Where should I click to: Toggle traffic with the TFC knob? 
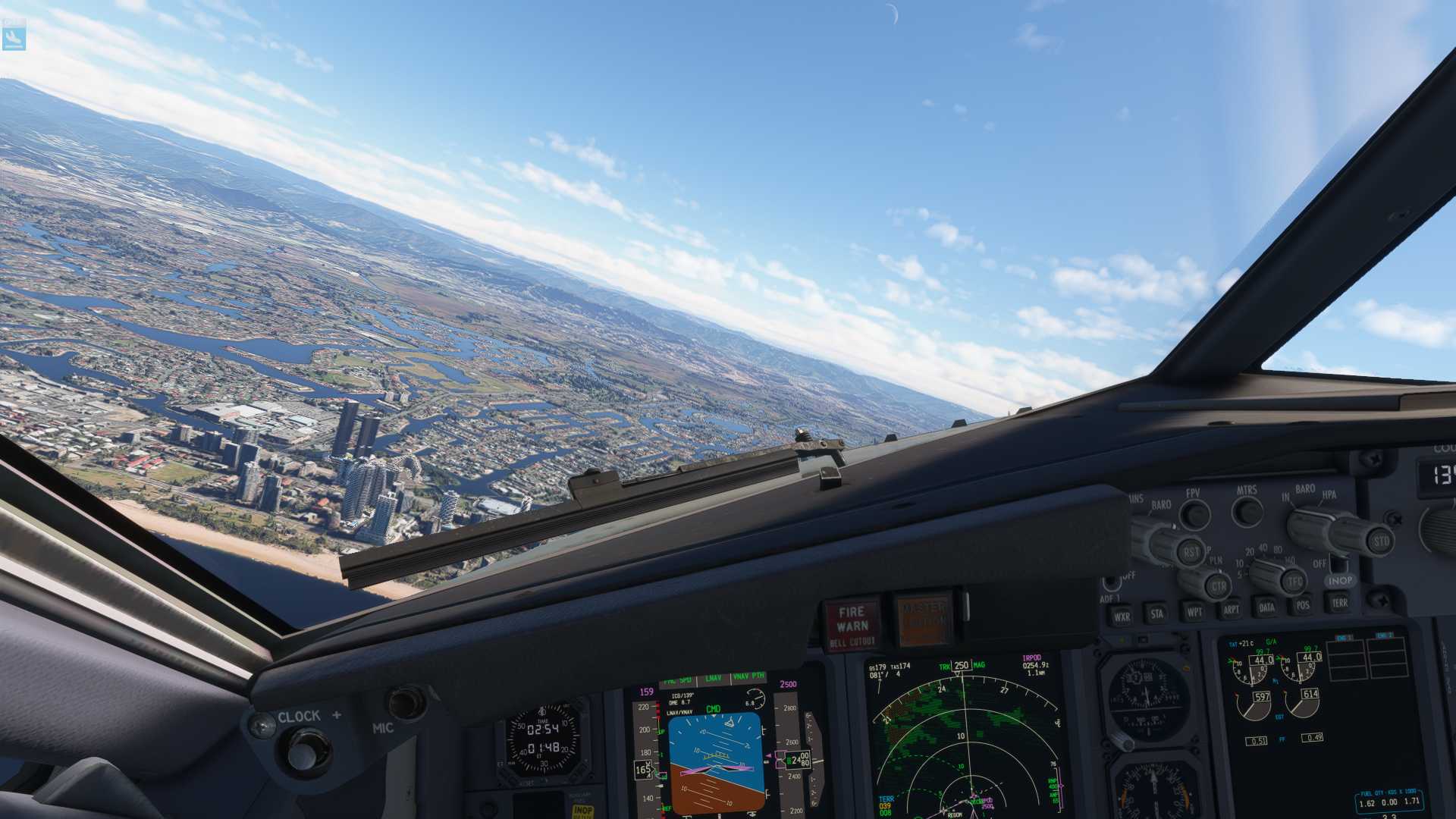pos(1294,582)
